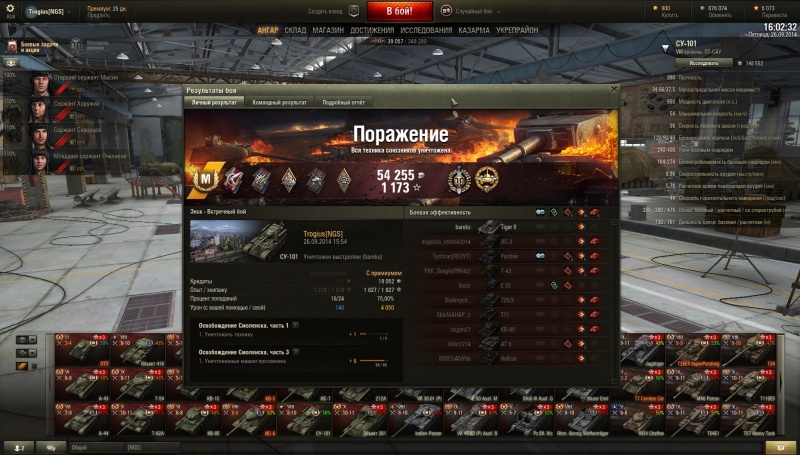Click the red "В бой!" battle button
The height and width of the screenshot is (455, 800).
tap(400, 11)
